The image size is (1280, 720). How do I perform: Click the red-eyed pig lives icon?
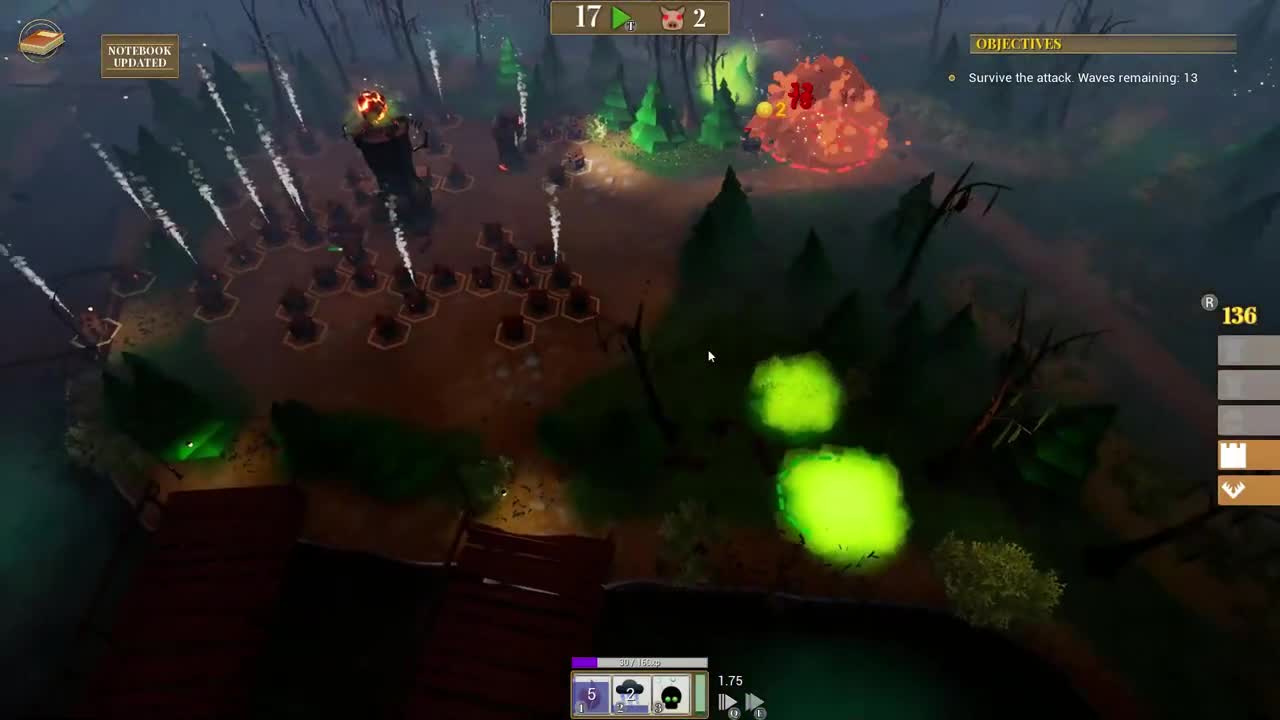[671, 17]
